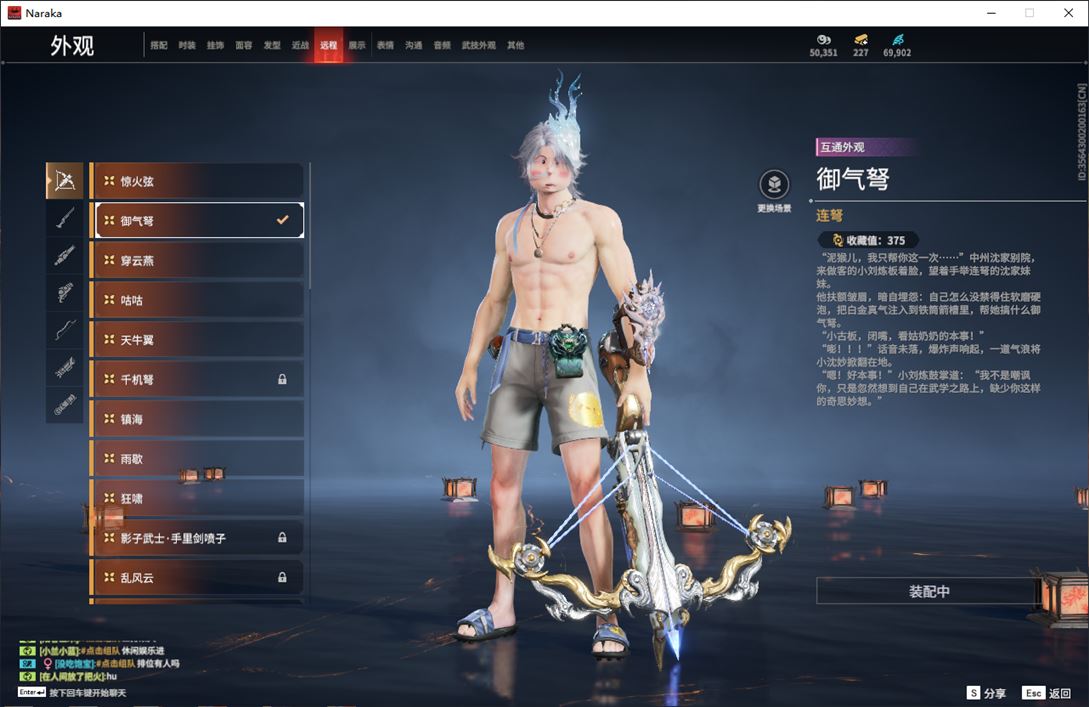Go to the 发型 tab
Image resolution: width=1089 pixels, height=707 pixels.
point(272,45)
